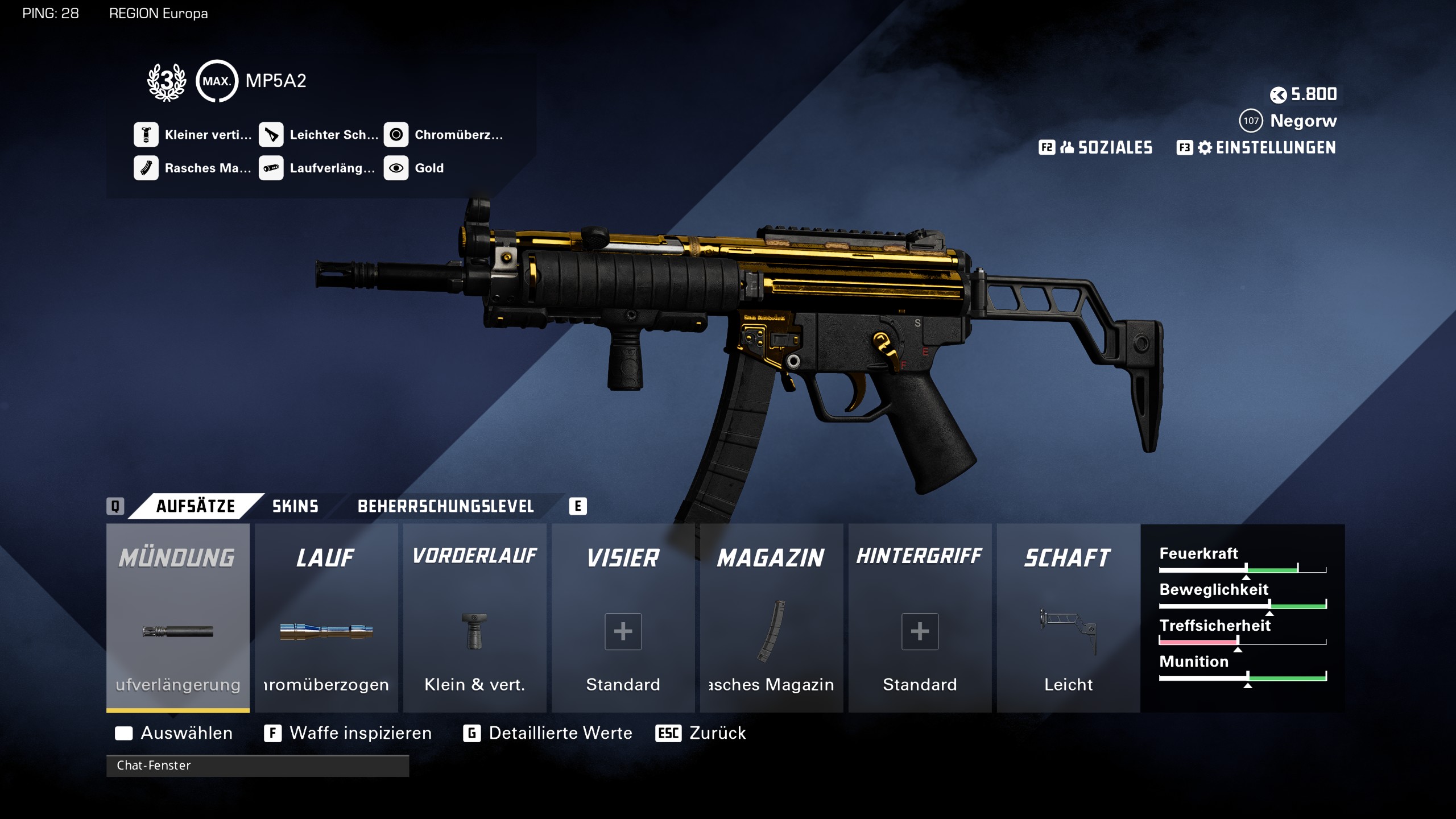Screen dimensions: 1456x819
Task: Click the Gold skin eye icon
Action: (x=397, y=168)
